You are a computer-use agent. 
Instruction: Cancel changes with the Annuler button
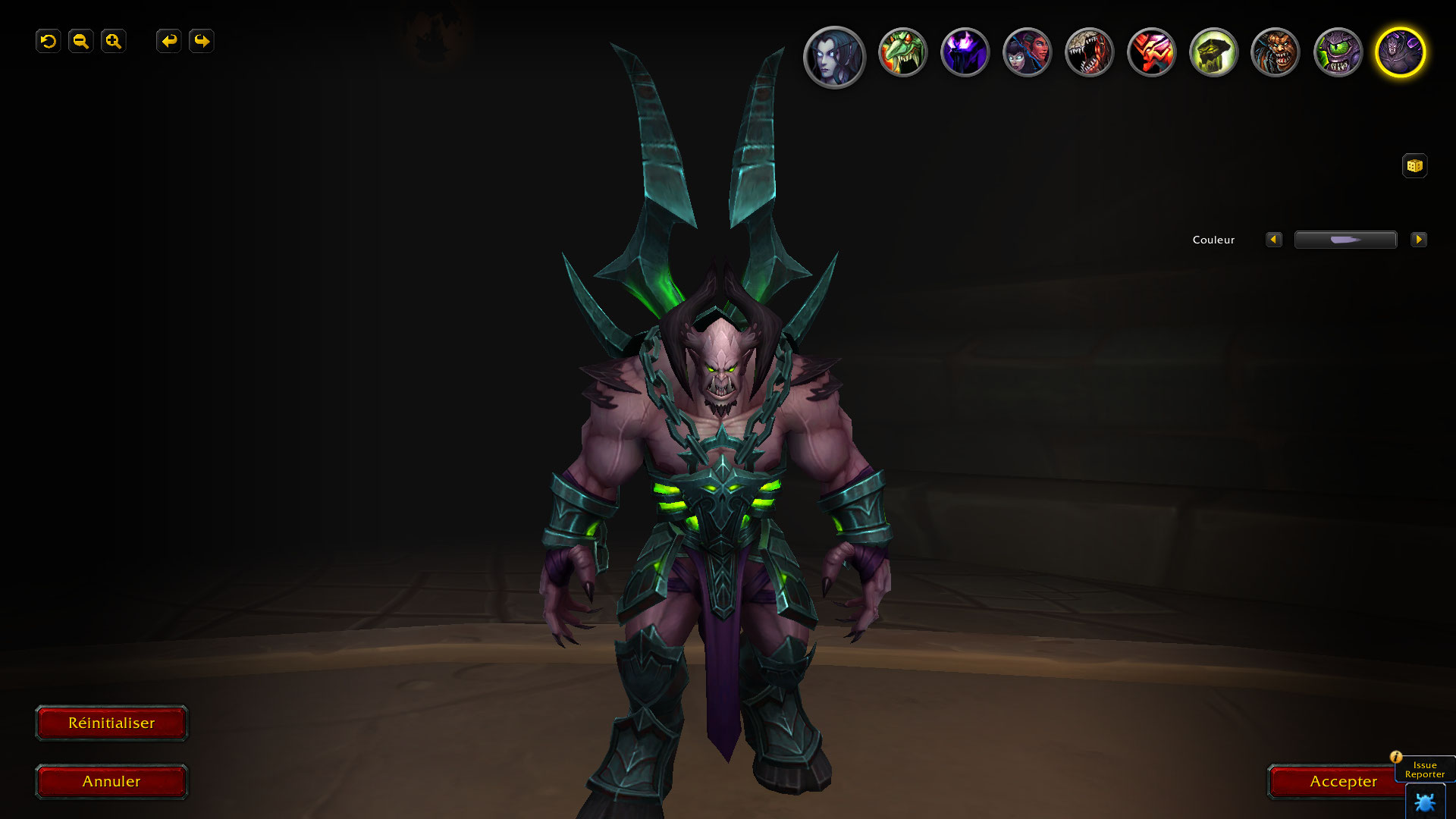111,781
